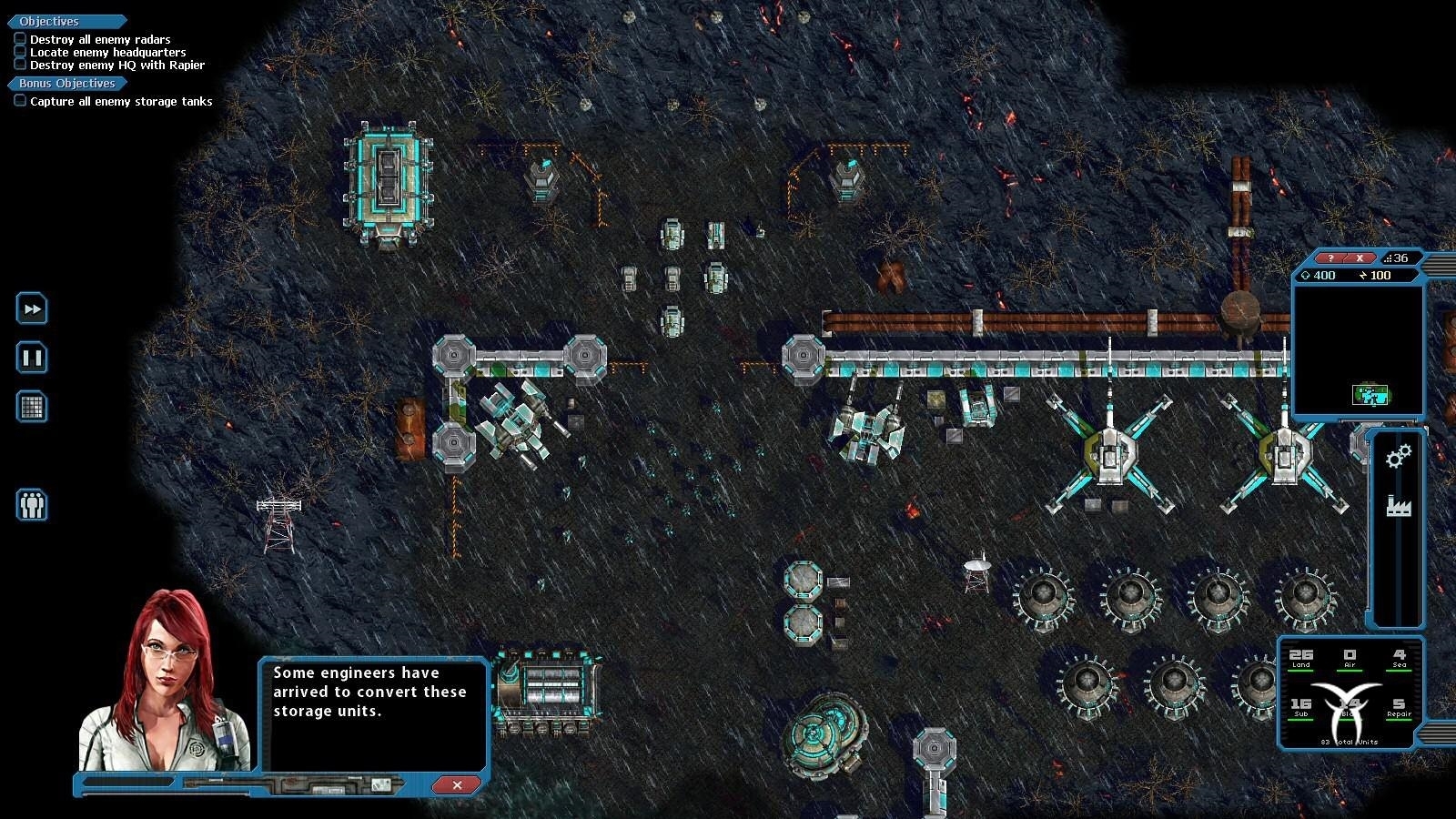Toggle the grid overlay button

(32, 407)
